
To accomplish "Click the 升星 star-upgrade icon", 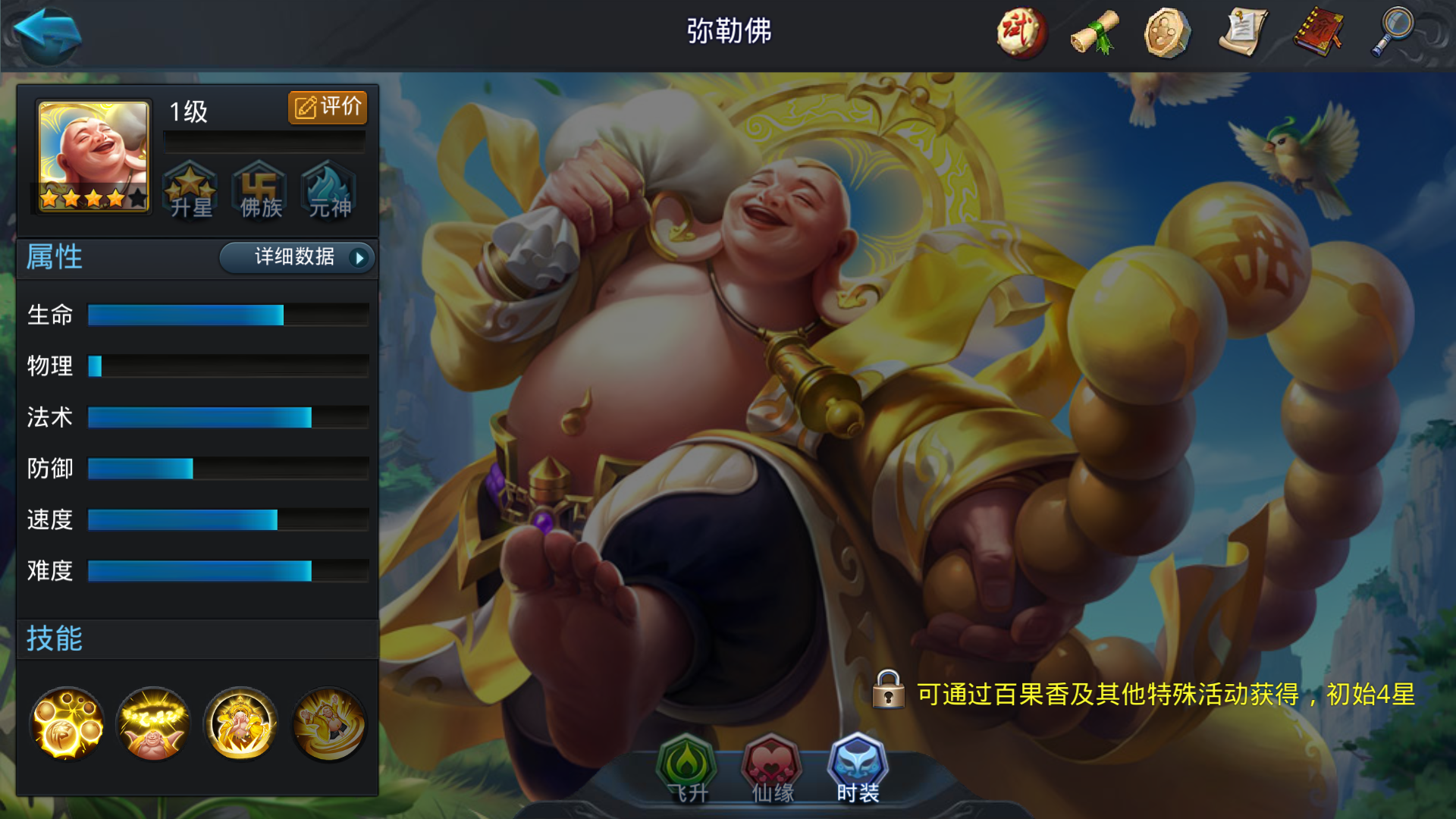I will tap(192, 191).
